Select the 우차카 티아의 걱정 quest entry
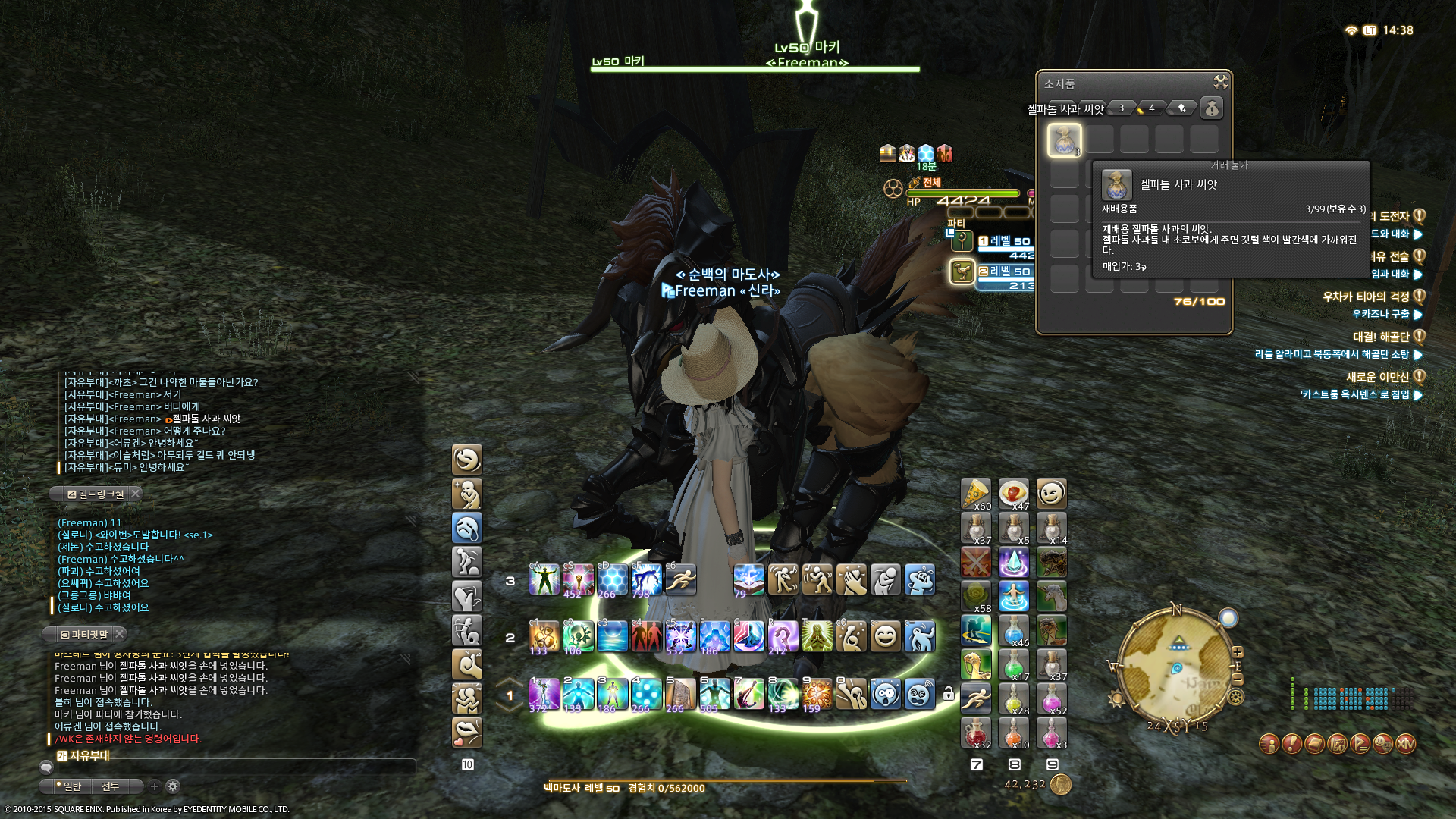 coord(1365,297)
